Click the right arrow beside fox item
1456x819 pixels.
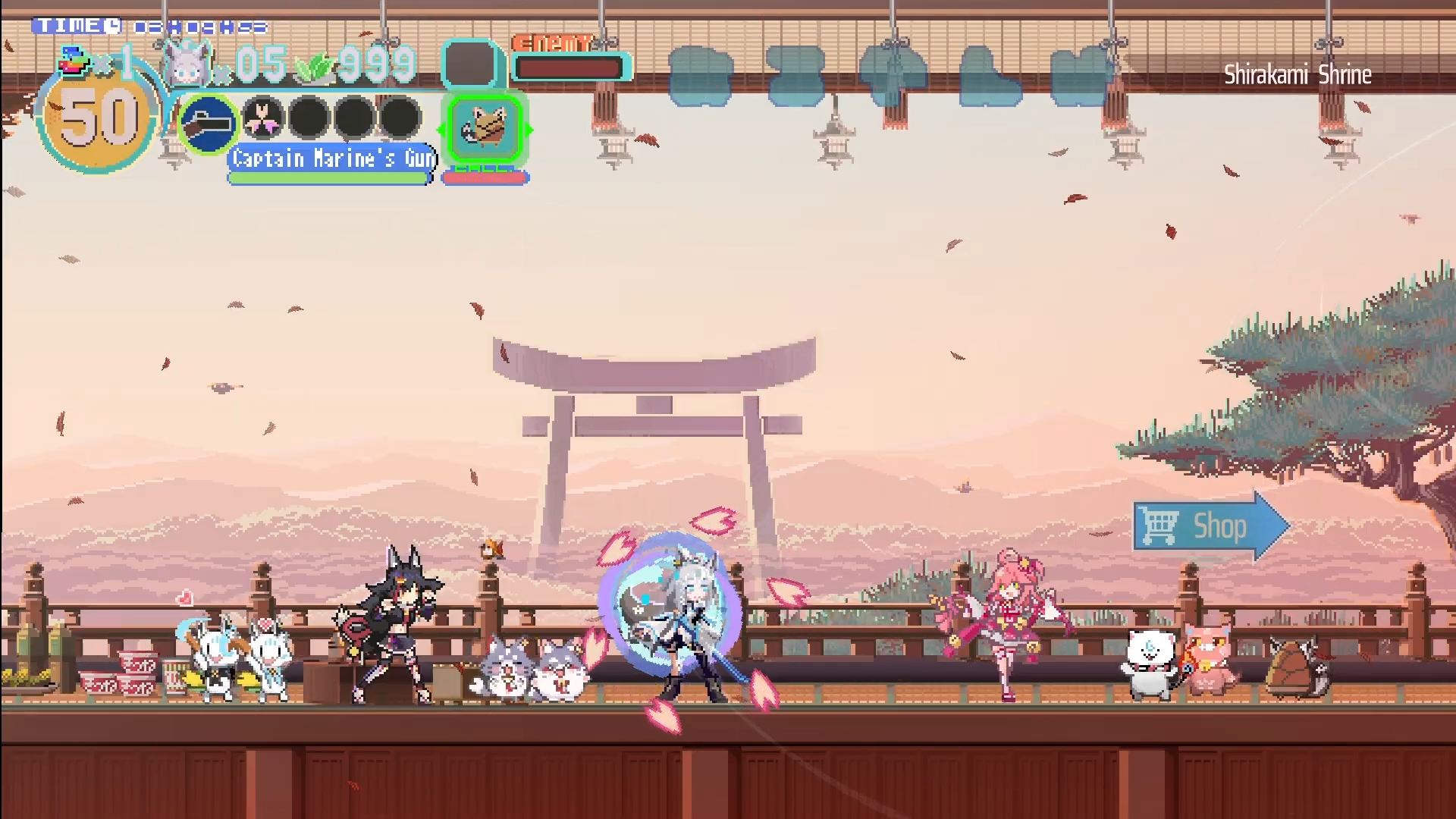coord(529,130)
